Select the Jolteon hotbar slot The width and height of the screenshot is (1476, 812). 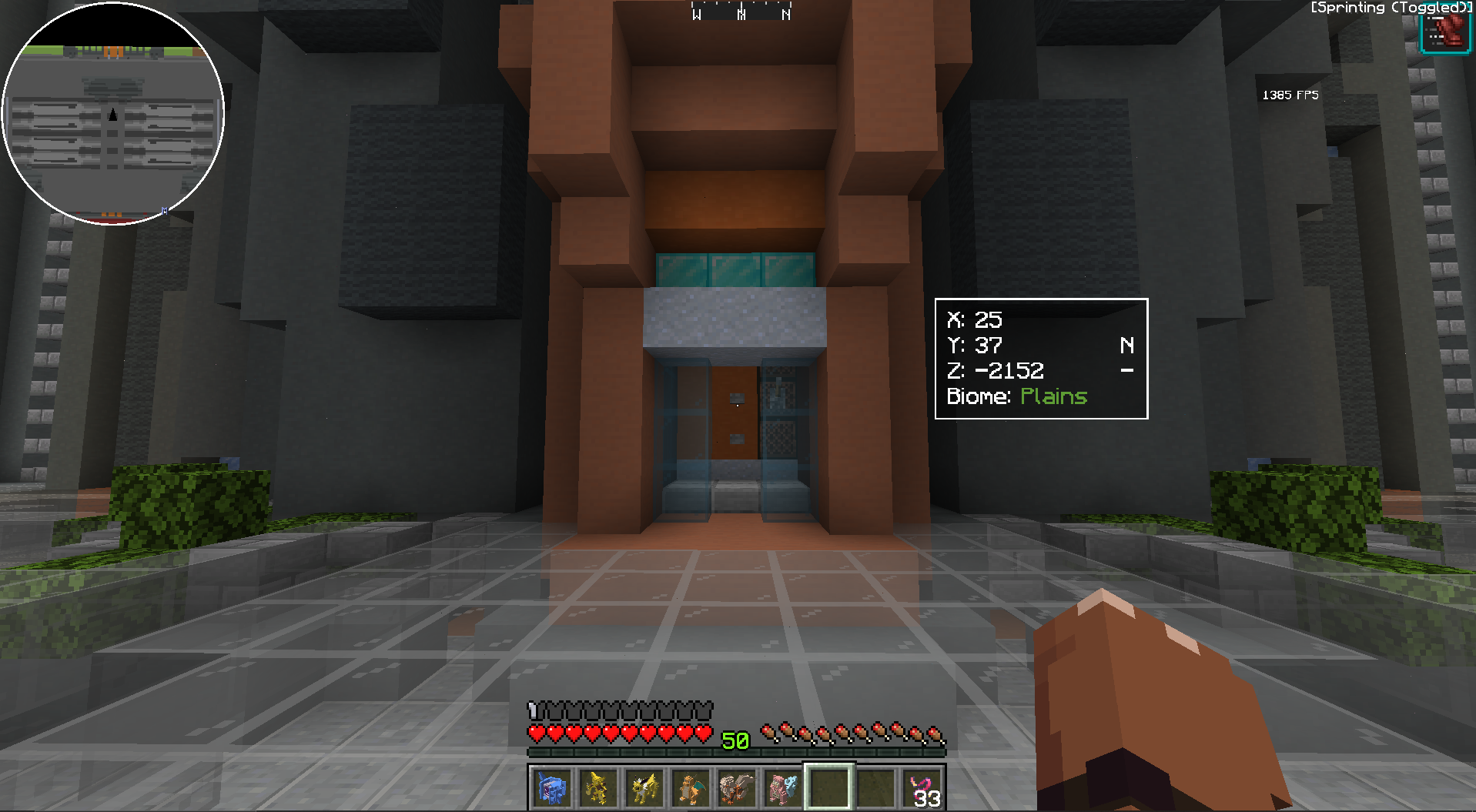(644, 787)
